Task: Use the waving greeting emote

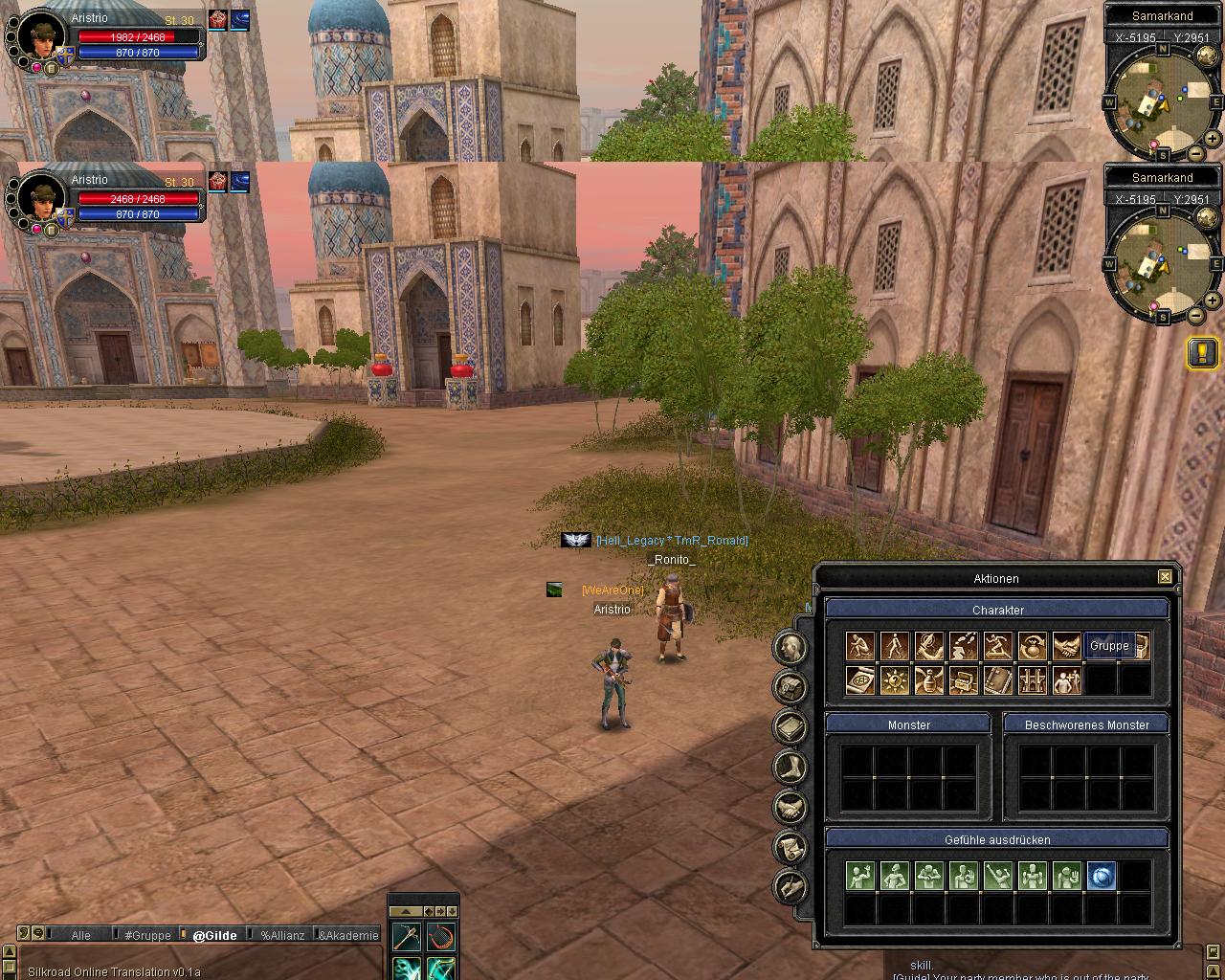Action: point(860,876)
